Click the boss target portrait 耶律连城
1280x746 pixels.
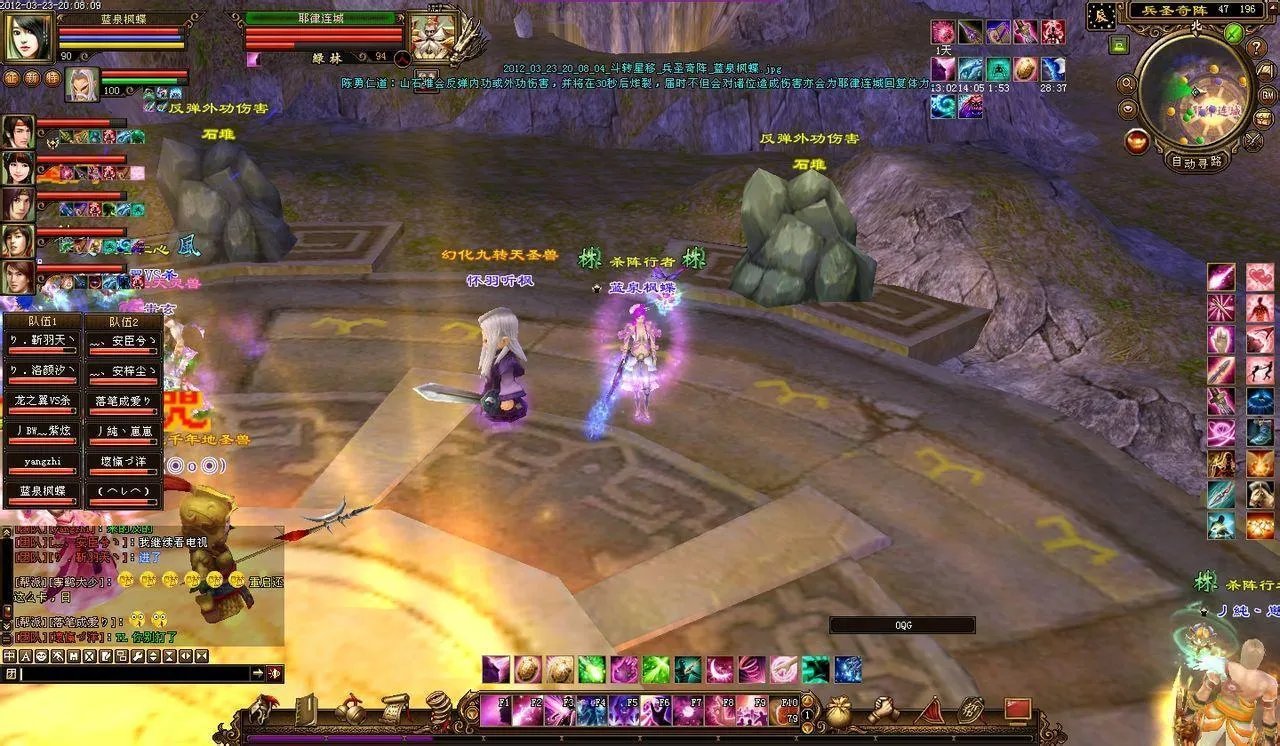(x=432, y=37)
